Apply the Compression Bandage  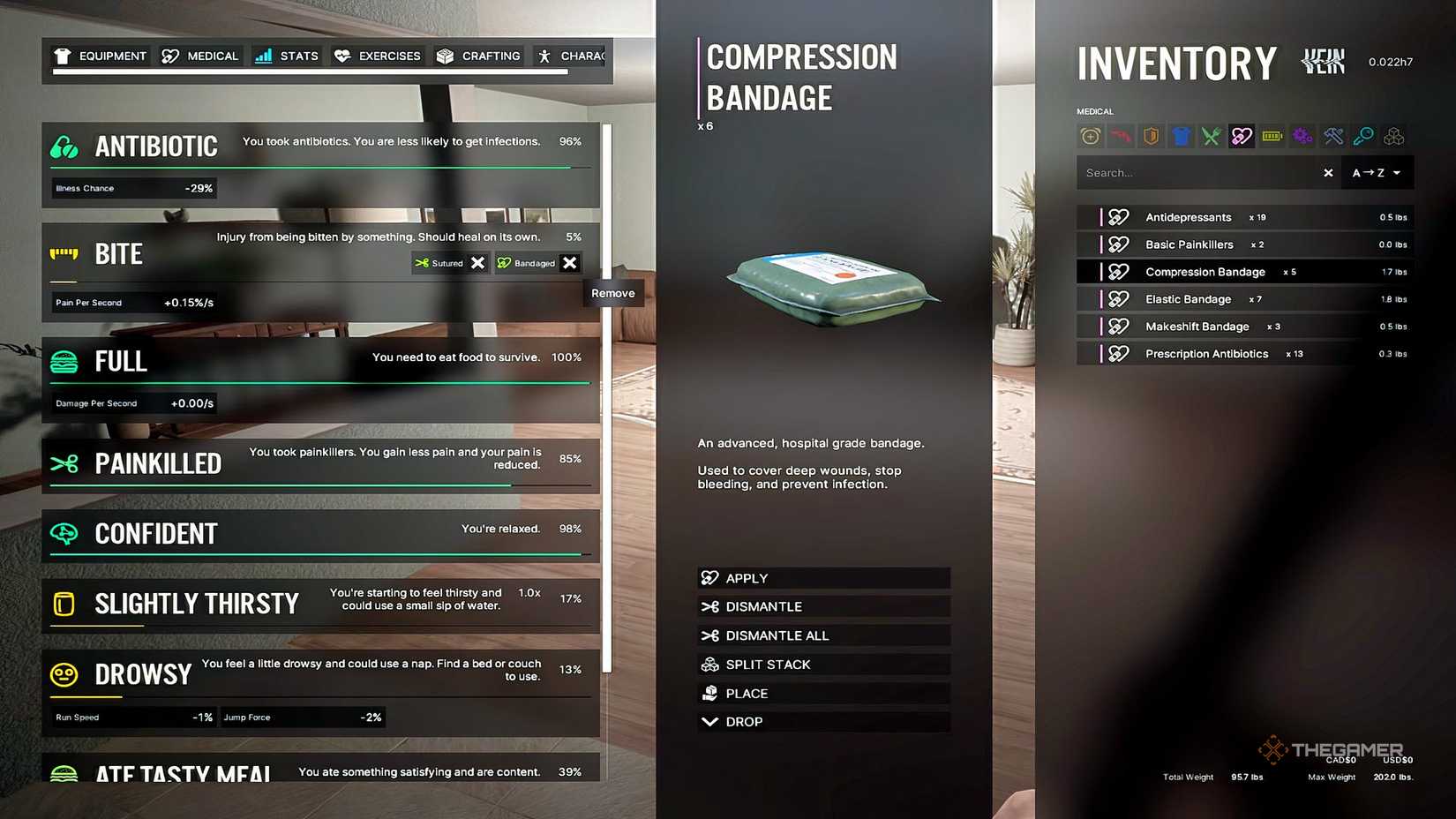(822, 577)
